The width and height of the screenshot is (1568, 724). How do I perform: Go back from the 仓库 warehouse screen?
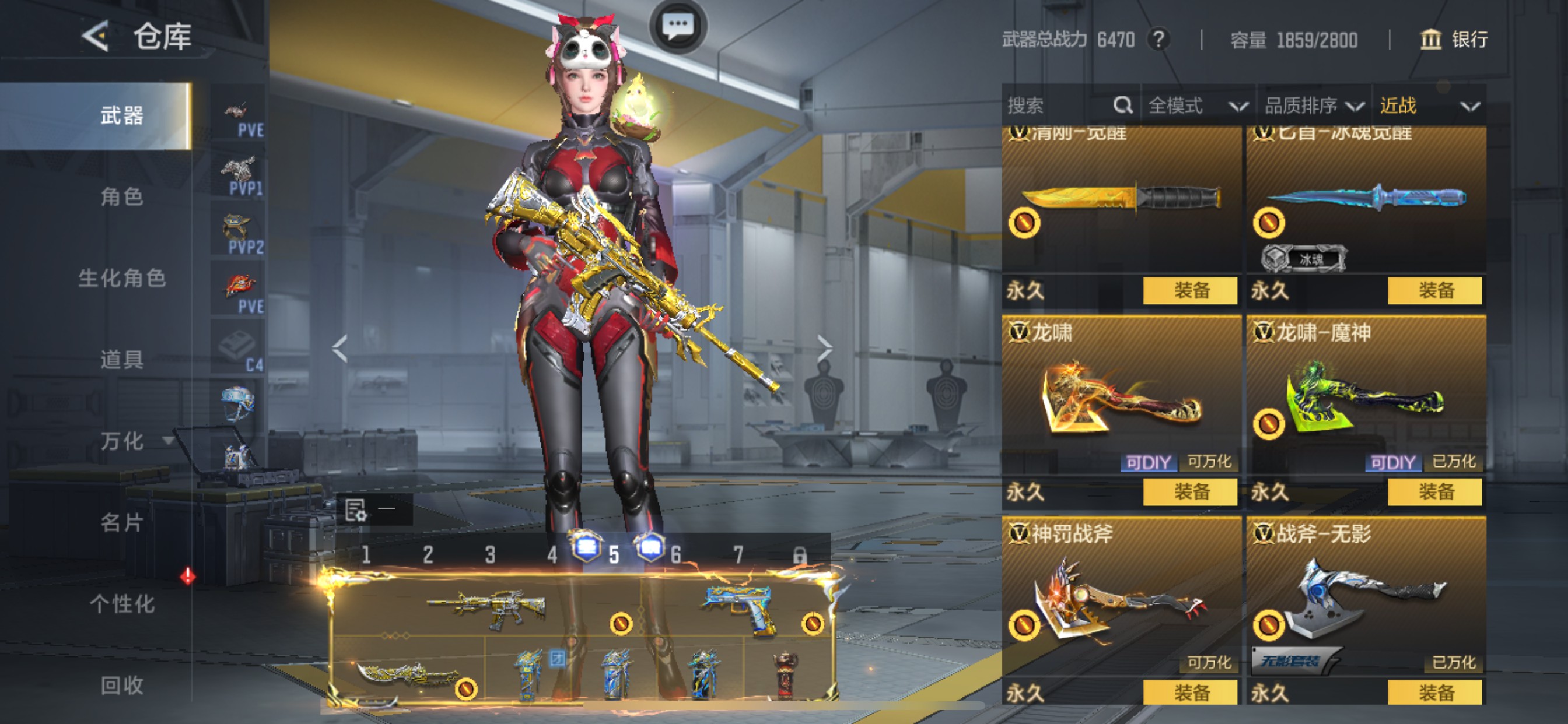pos(96,37)
